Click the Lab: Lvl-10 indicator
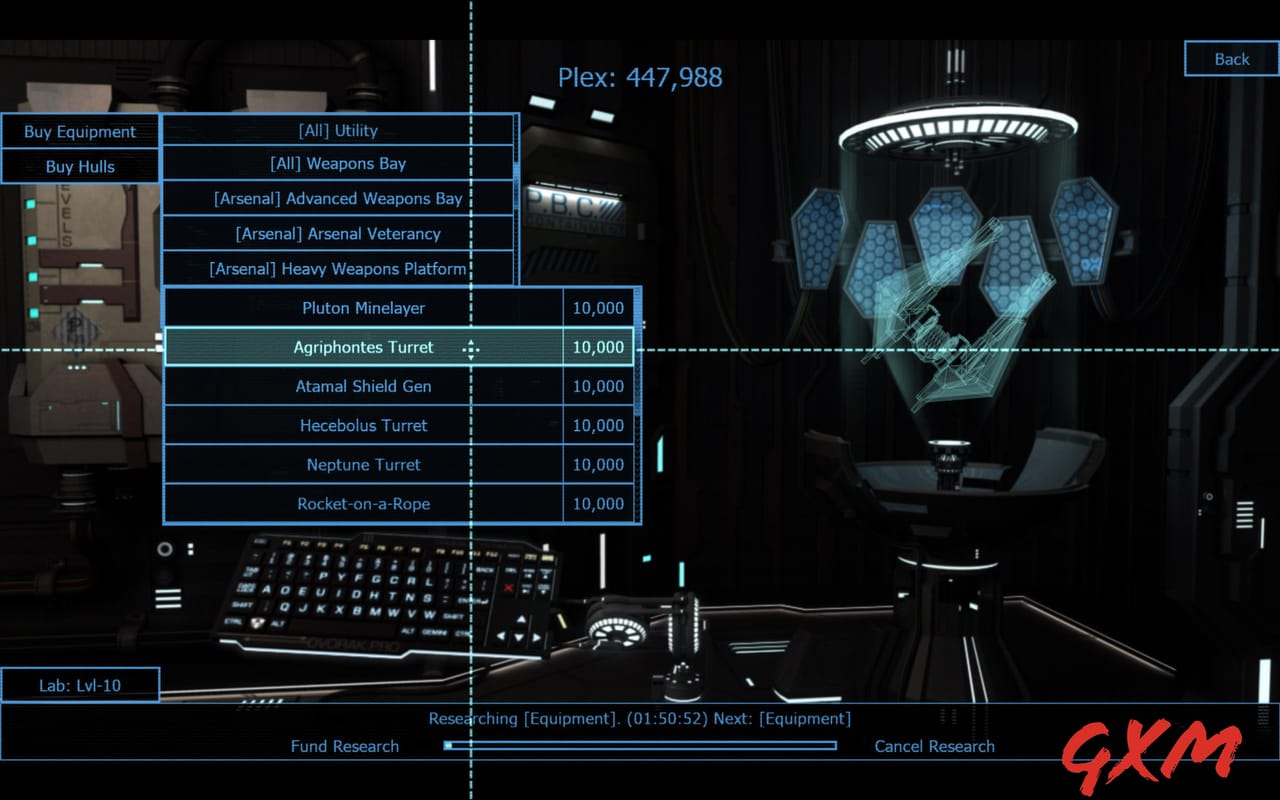This screenshot has height=800, width=1280. (x=81, y=683)
